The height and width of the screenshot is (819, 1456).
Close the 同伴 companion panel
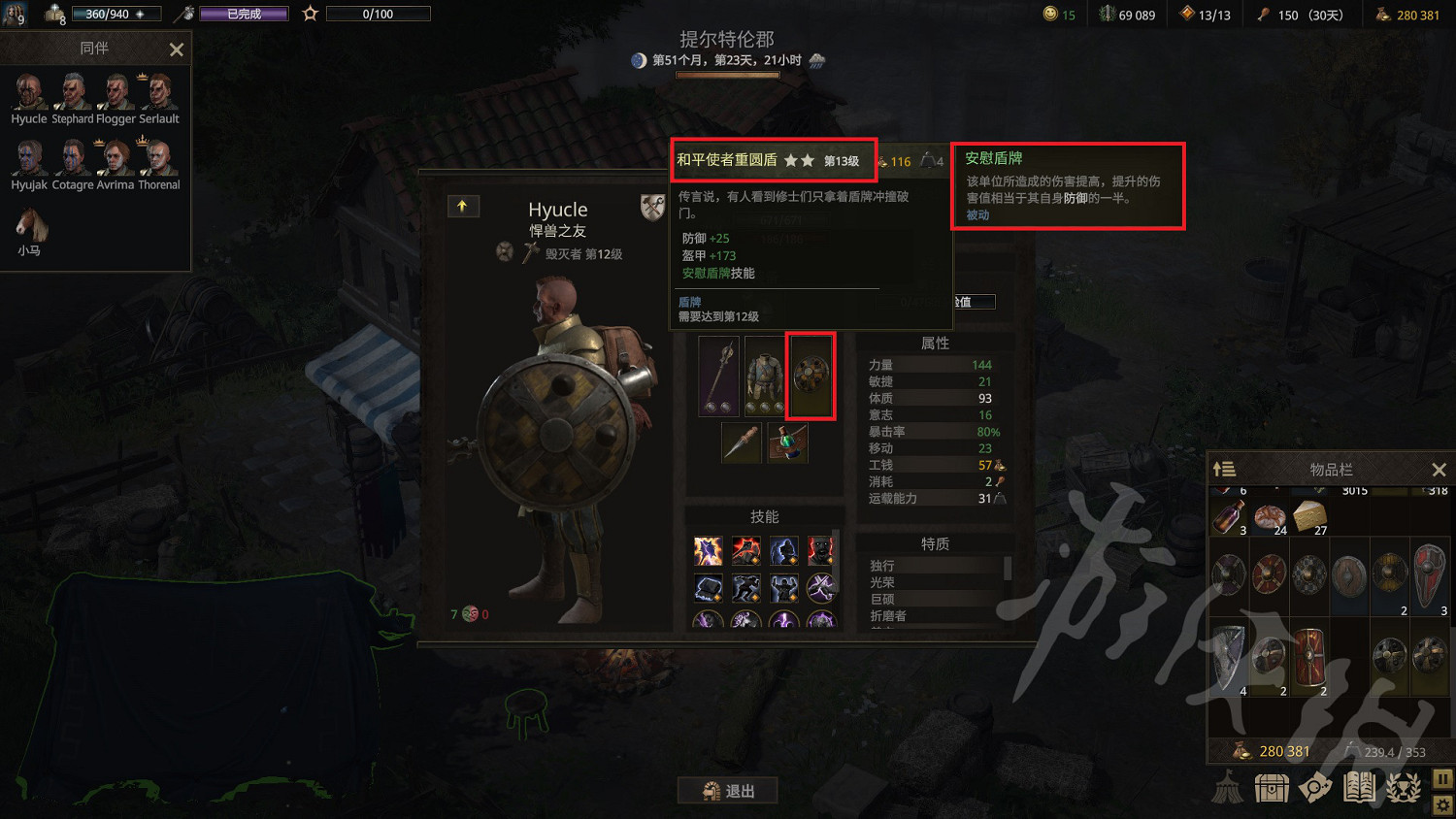pos(176,49)
